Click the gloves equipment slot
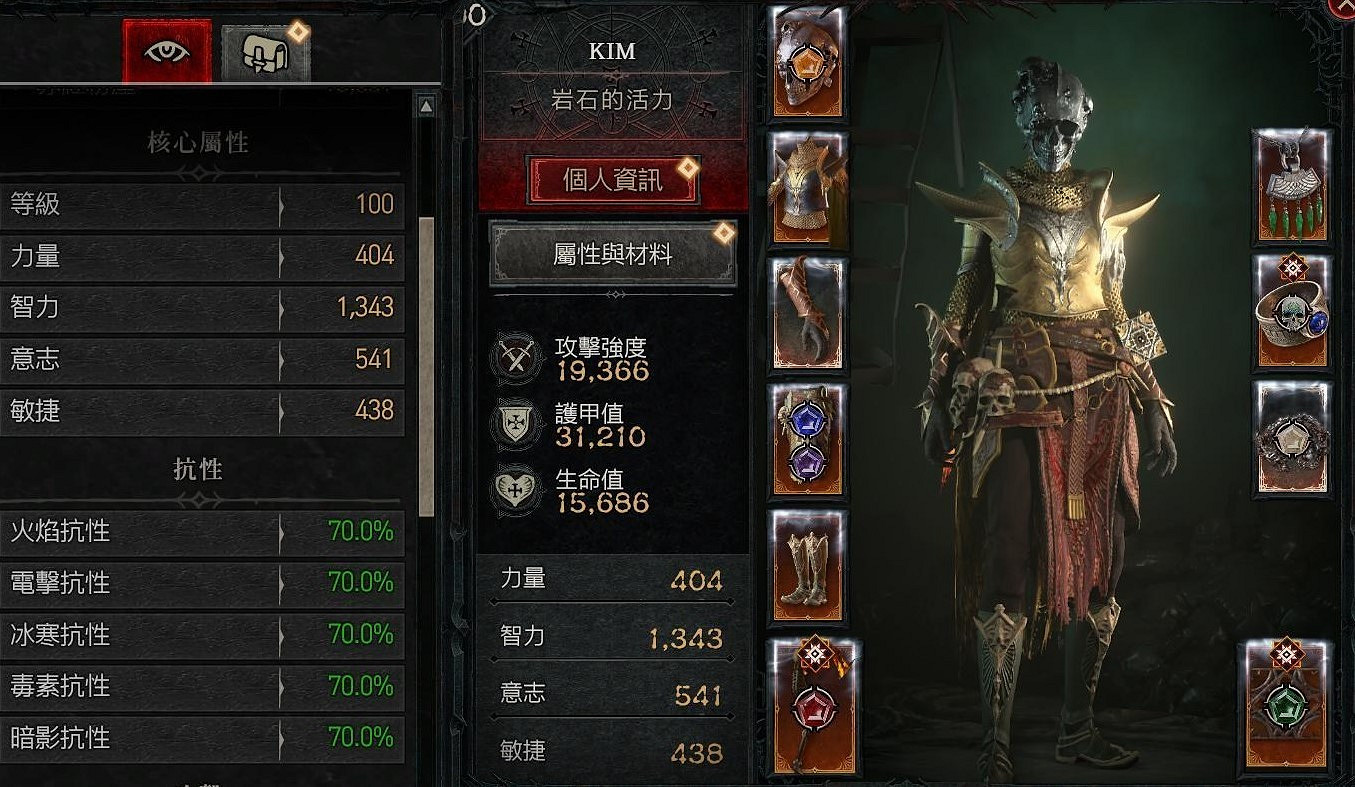This screenshot has height=787, width=1355. [x=805, y=311]
